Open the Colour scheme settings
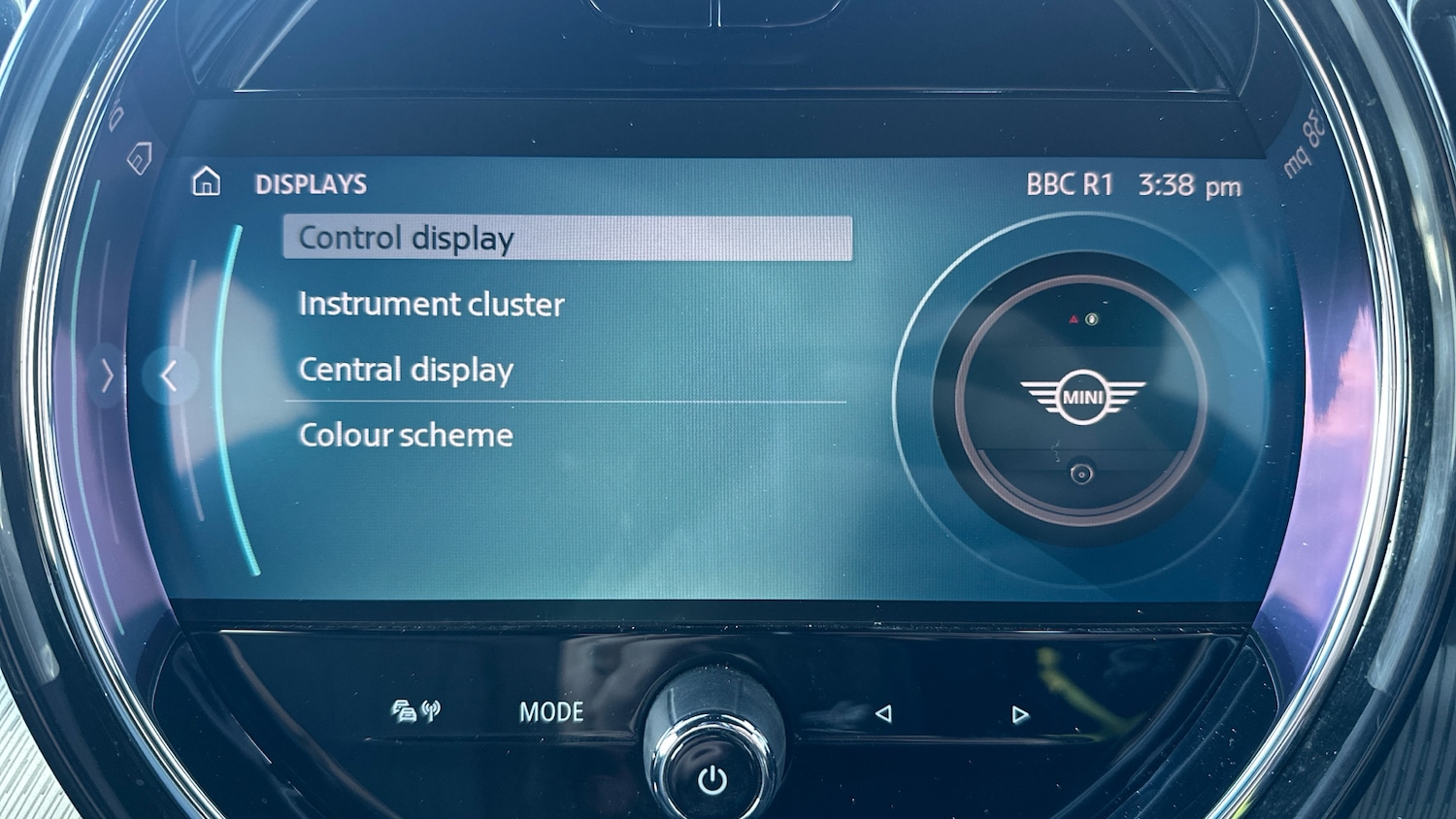Viewport: 1456px width, 819px height. [x=406, y=435]
